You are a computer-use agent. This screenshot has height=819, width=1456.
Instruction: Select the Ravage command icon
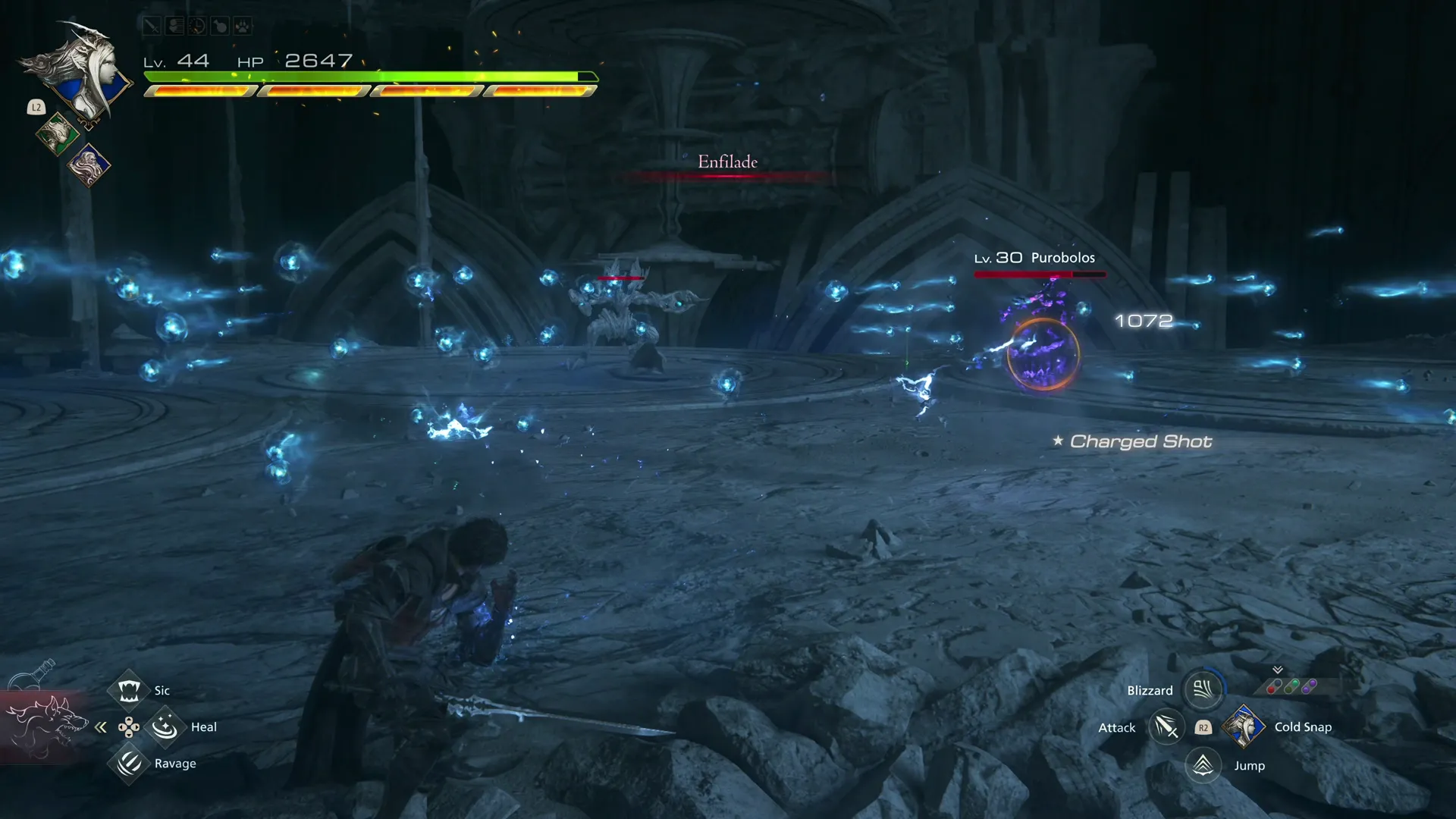pyautogui.click(x=129, y=764)
